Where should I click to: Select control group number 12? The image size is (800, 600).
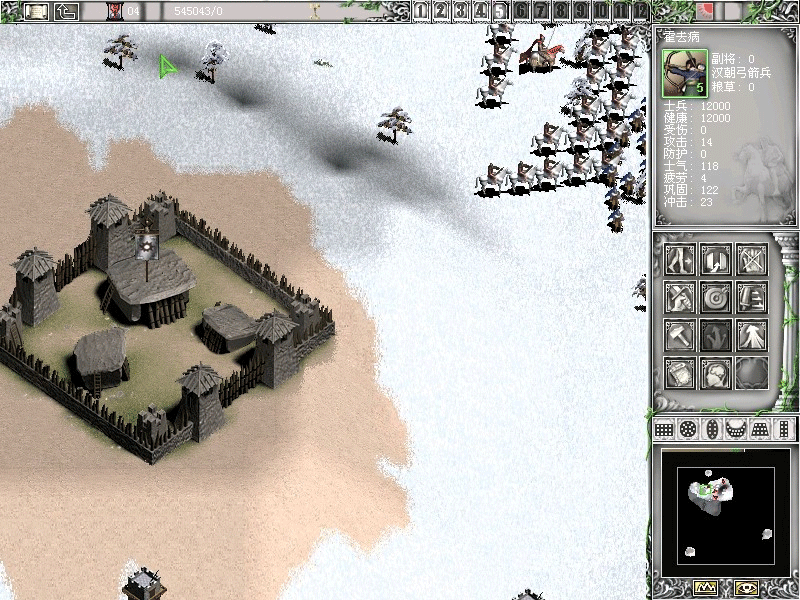pos(641,11)
